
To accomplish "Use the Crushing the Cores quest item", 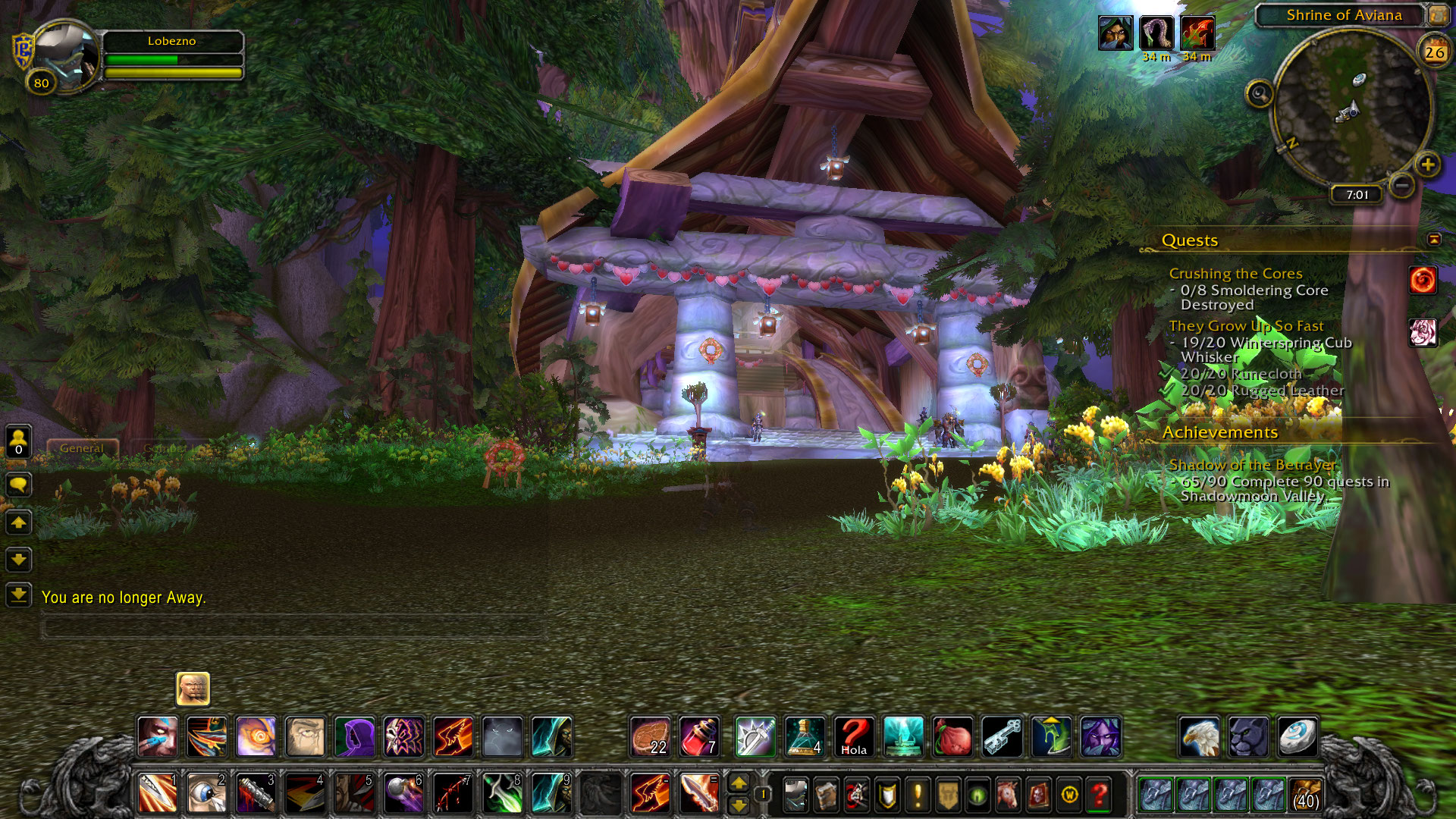I will [1423, 281].
